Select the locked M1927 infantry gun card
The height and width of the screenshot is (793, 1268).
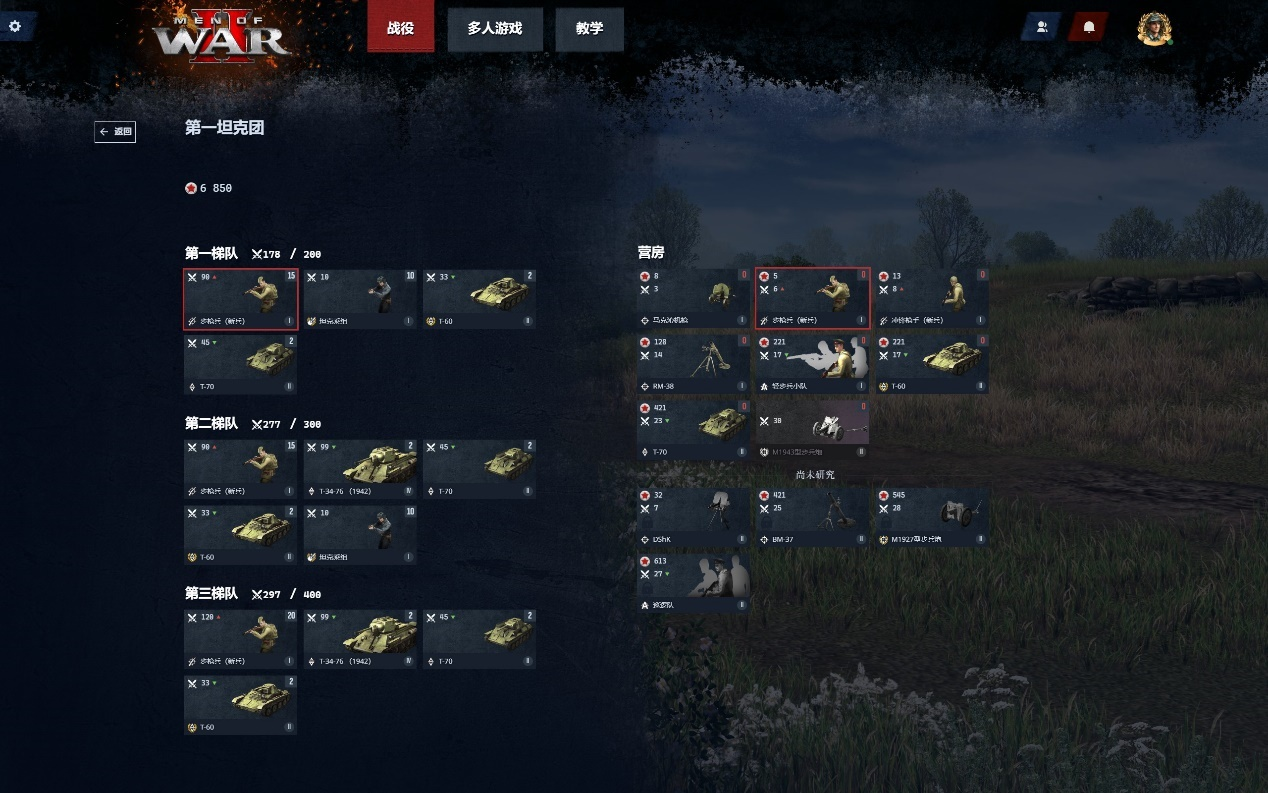point(932,517)
